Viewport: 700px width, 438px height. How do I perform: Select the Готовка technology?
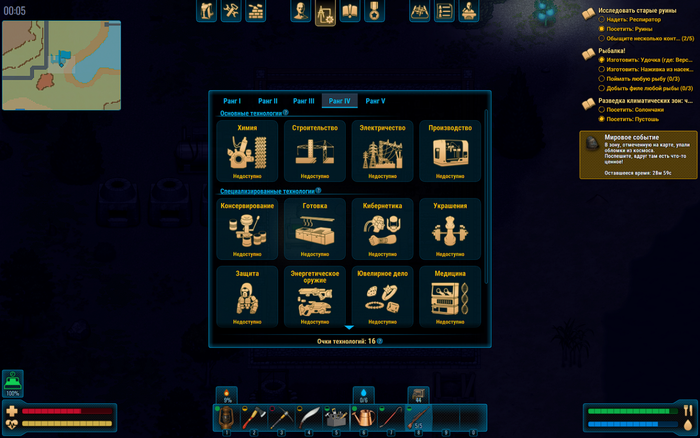point(314,229)
